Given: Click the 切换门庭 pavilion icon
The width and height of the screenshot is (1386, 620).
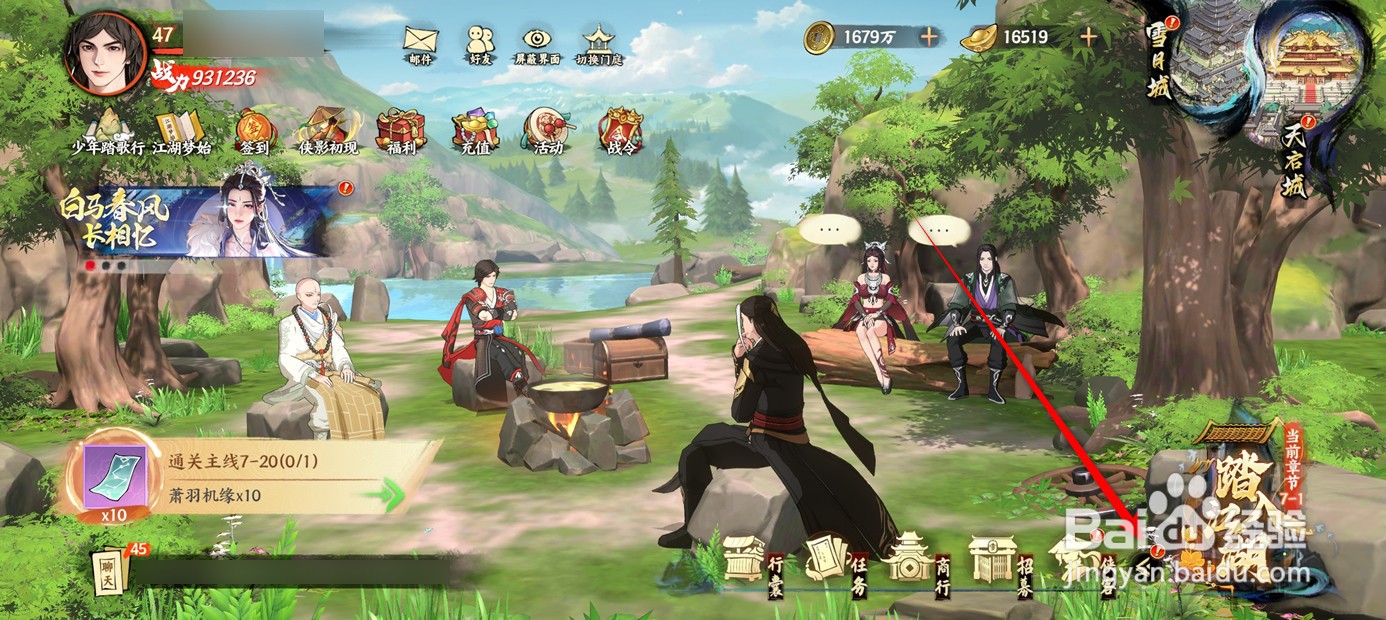Looking at the screenshot, I should coord(598,44).
